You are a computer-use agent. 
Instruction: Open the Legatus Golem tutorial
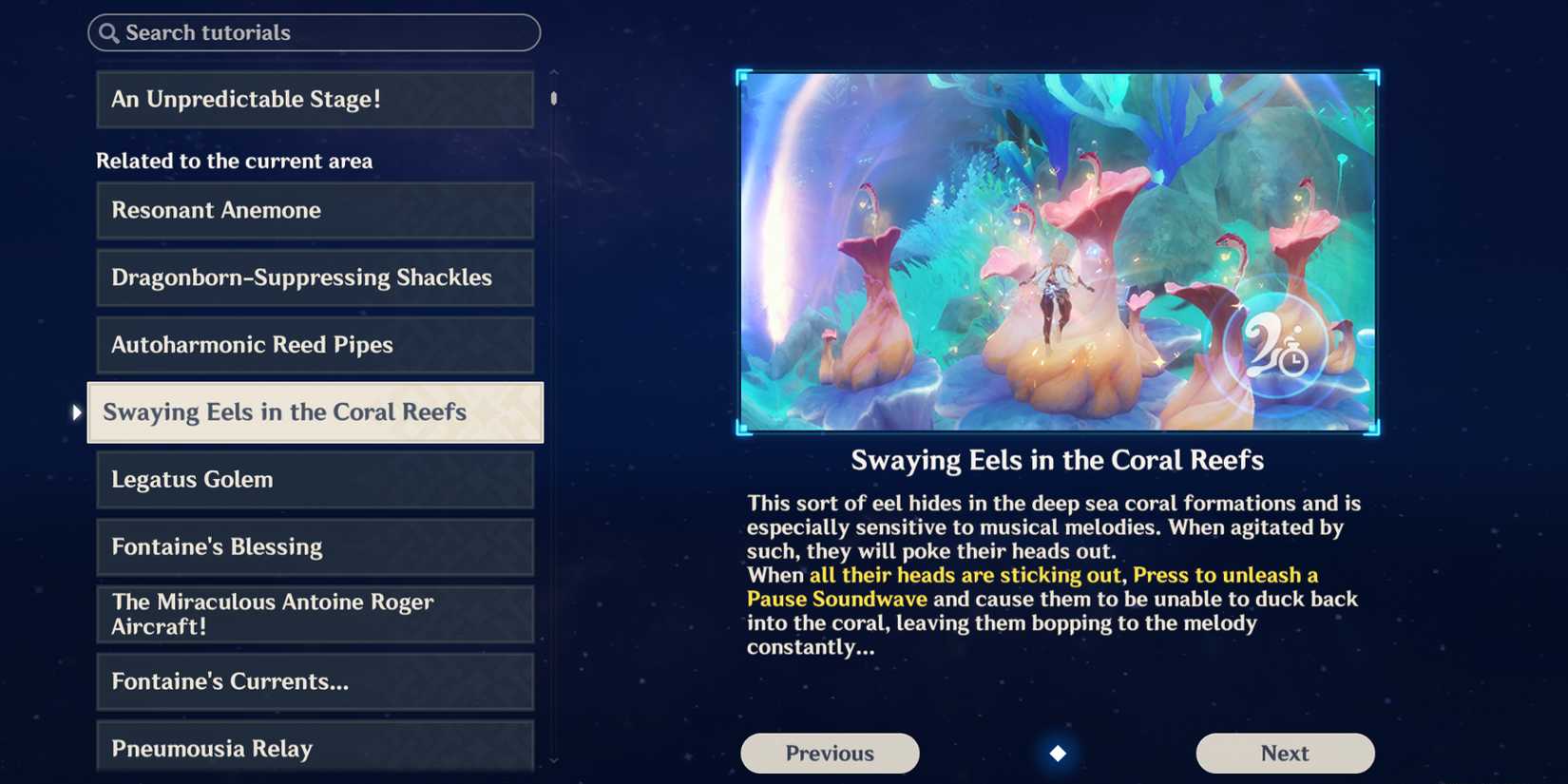click(315, 480)
